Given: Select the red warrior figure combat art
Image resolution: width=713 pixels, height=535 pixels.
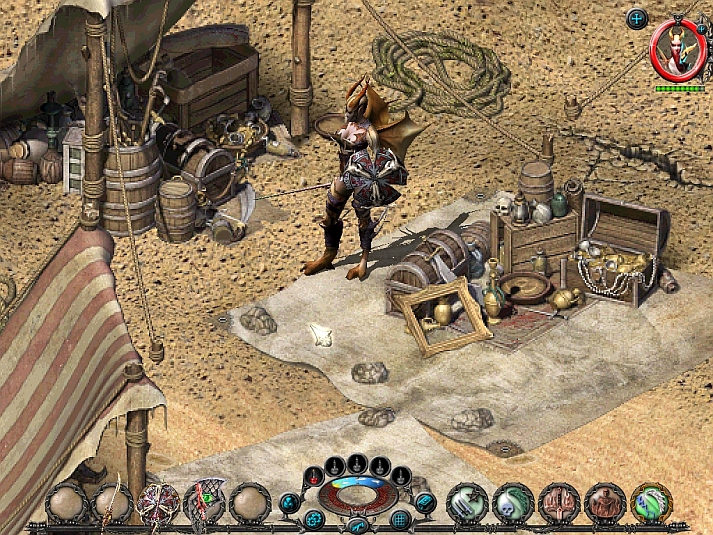Looking at the screenshot, I should point(604,502).
